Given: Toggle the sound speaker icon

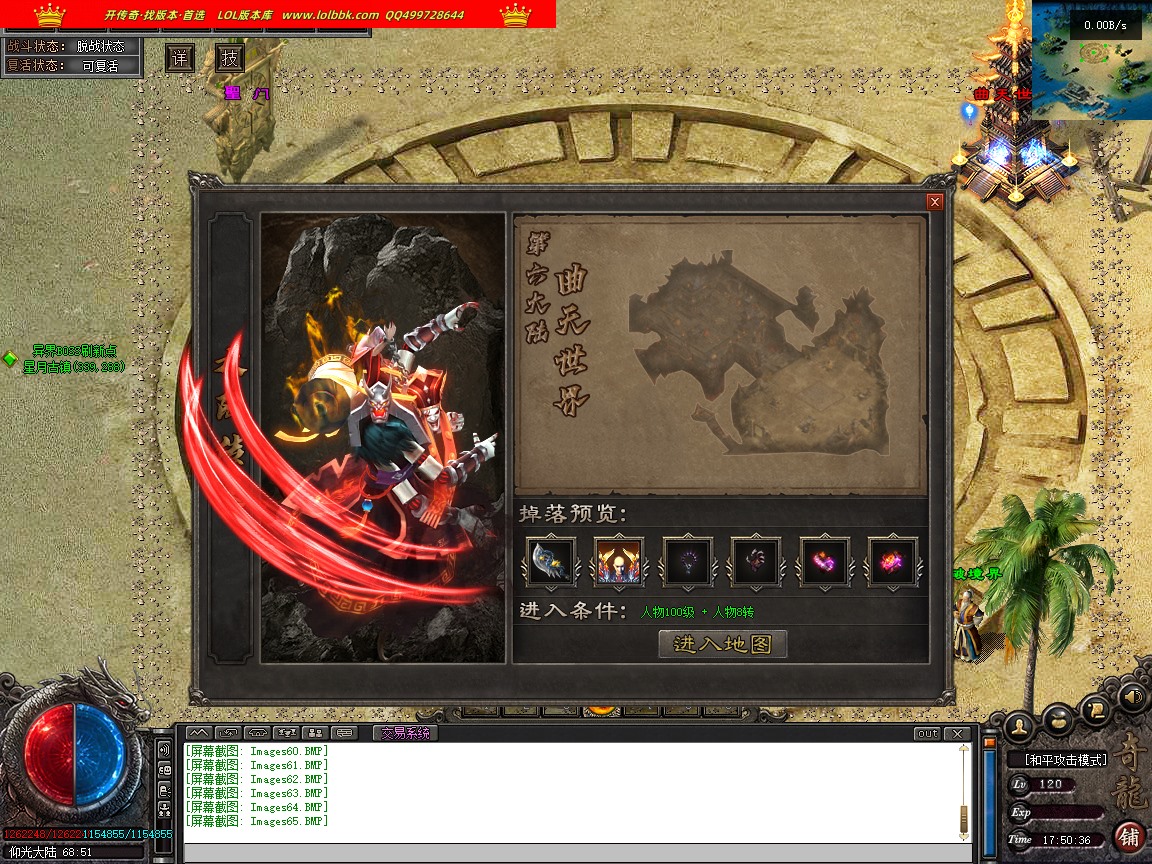Looking at the screenshot, I should [x=1131, y=695].
